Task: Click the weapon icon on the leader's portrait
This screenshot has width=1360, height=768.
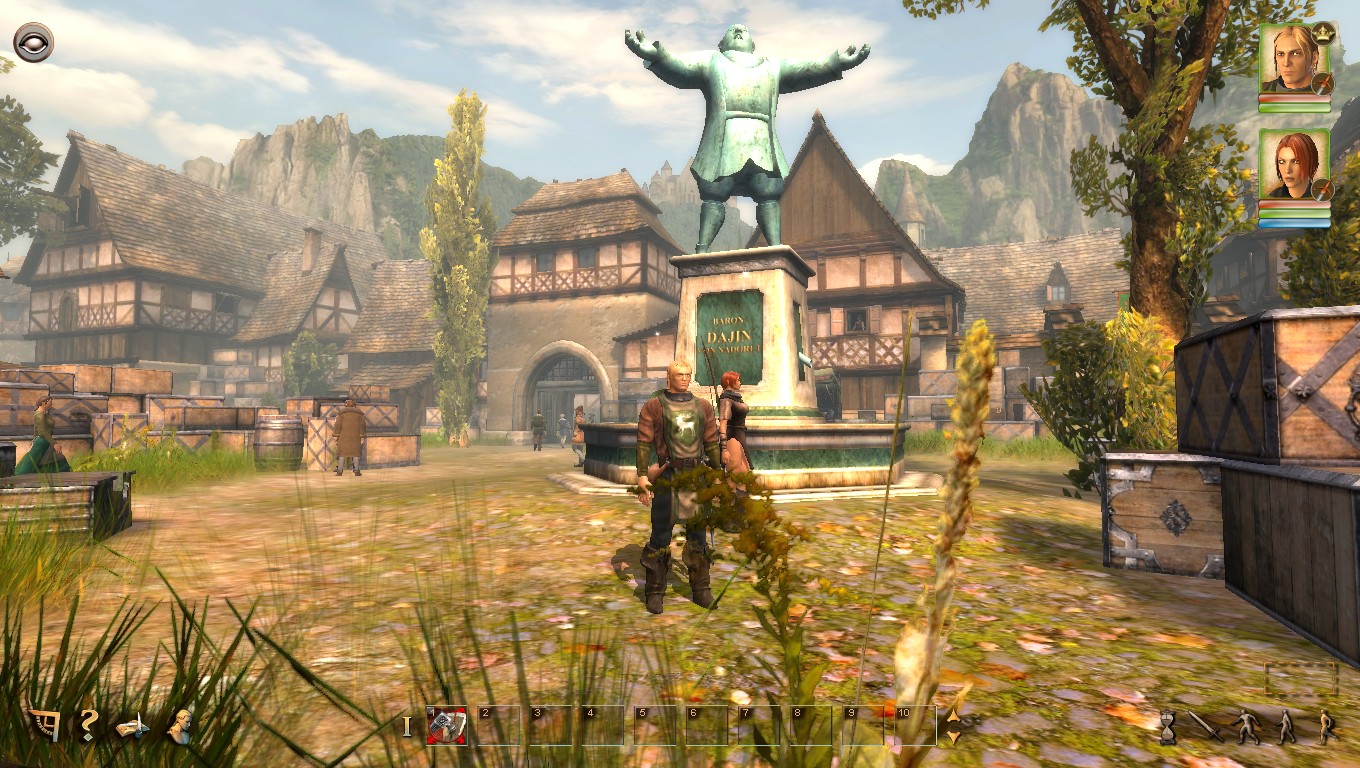Action: 1324,82
